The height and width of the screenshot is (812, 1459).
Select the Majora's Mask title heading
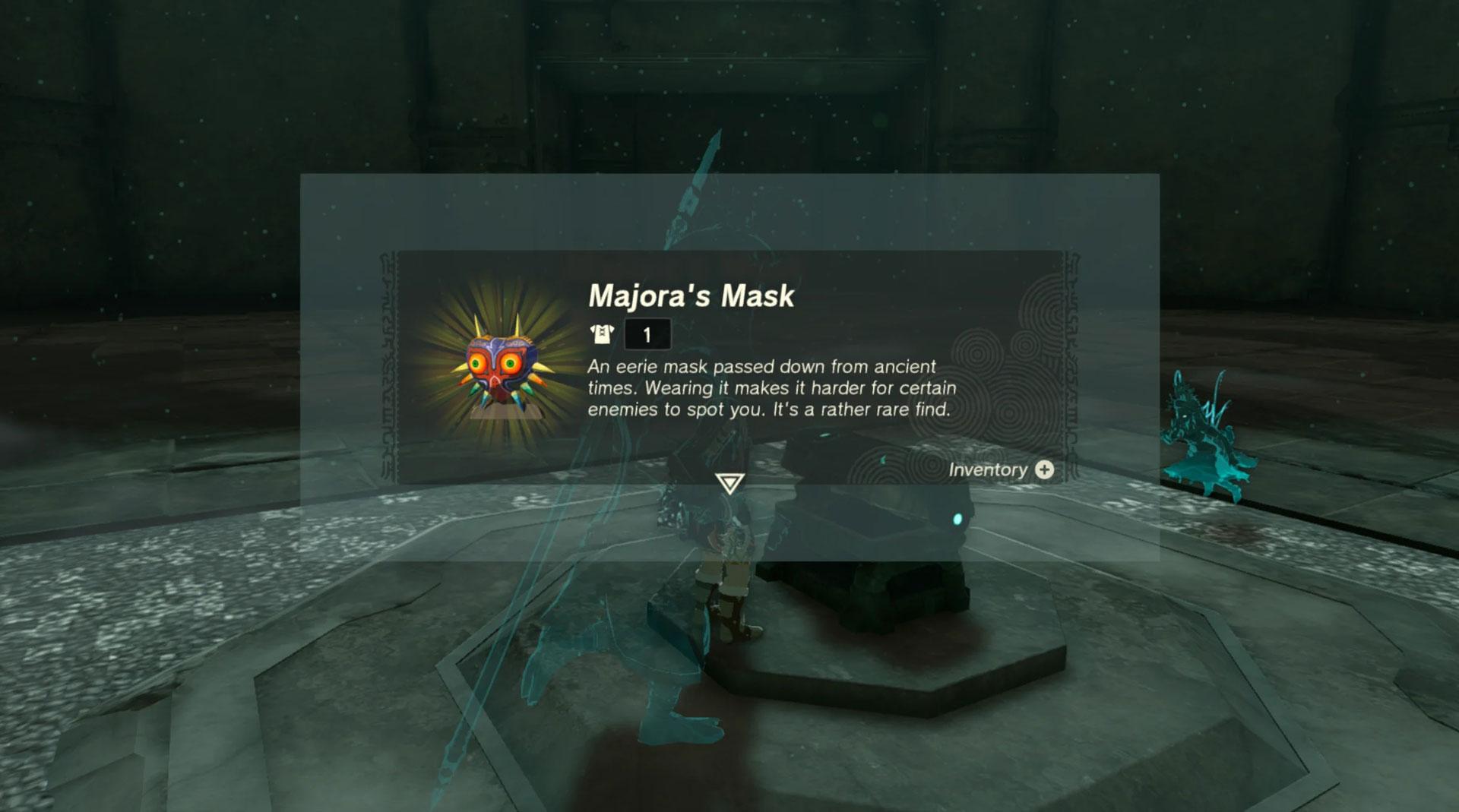[690, 296]
